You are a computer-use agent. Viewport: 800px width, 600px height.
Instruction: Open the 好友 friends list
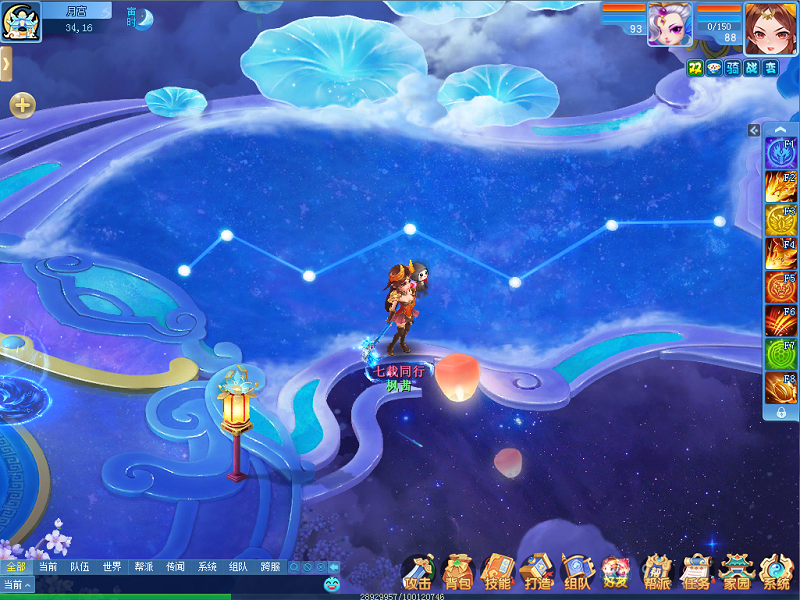pos(616,573)
